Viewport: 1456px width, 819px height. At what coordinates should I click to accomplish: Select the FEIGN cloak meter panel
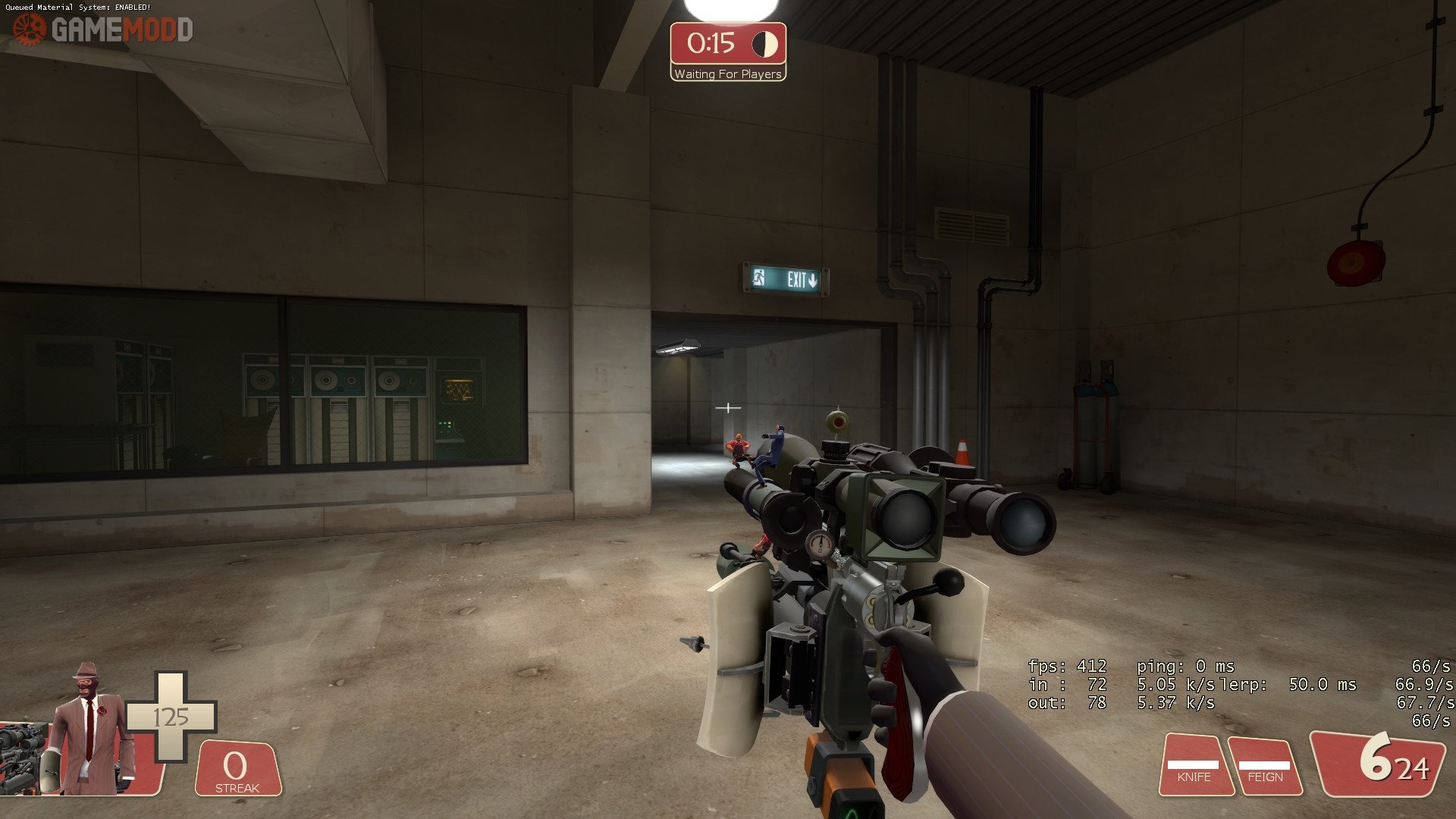(x=1264, y=767)
